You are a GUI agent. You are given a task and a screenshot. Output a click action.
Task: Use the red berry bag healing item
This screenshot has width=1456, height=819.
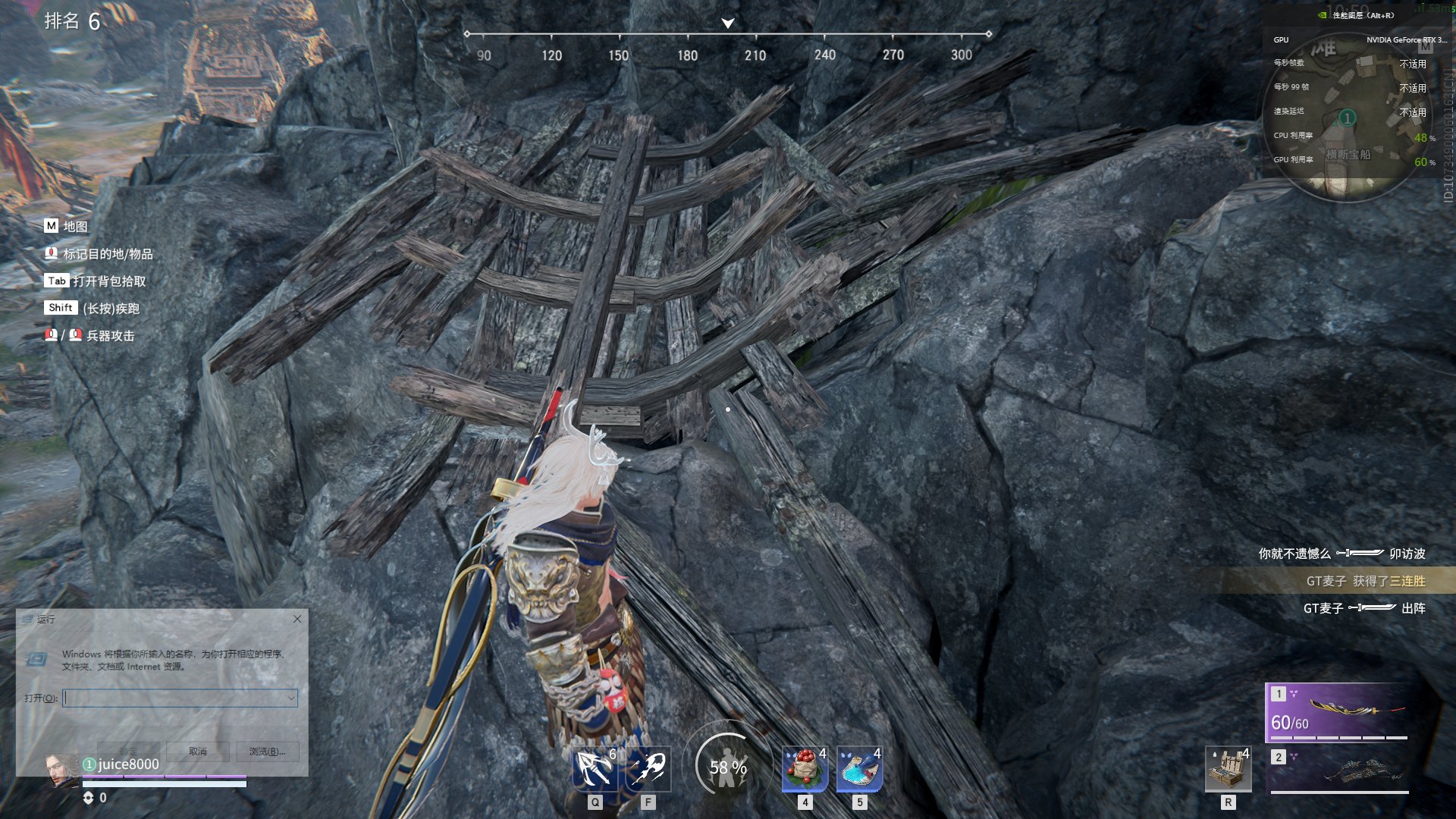click(805, 769)
